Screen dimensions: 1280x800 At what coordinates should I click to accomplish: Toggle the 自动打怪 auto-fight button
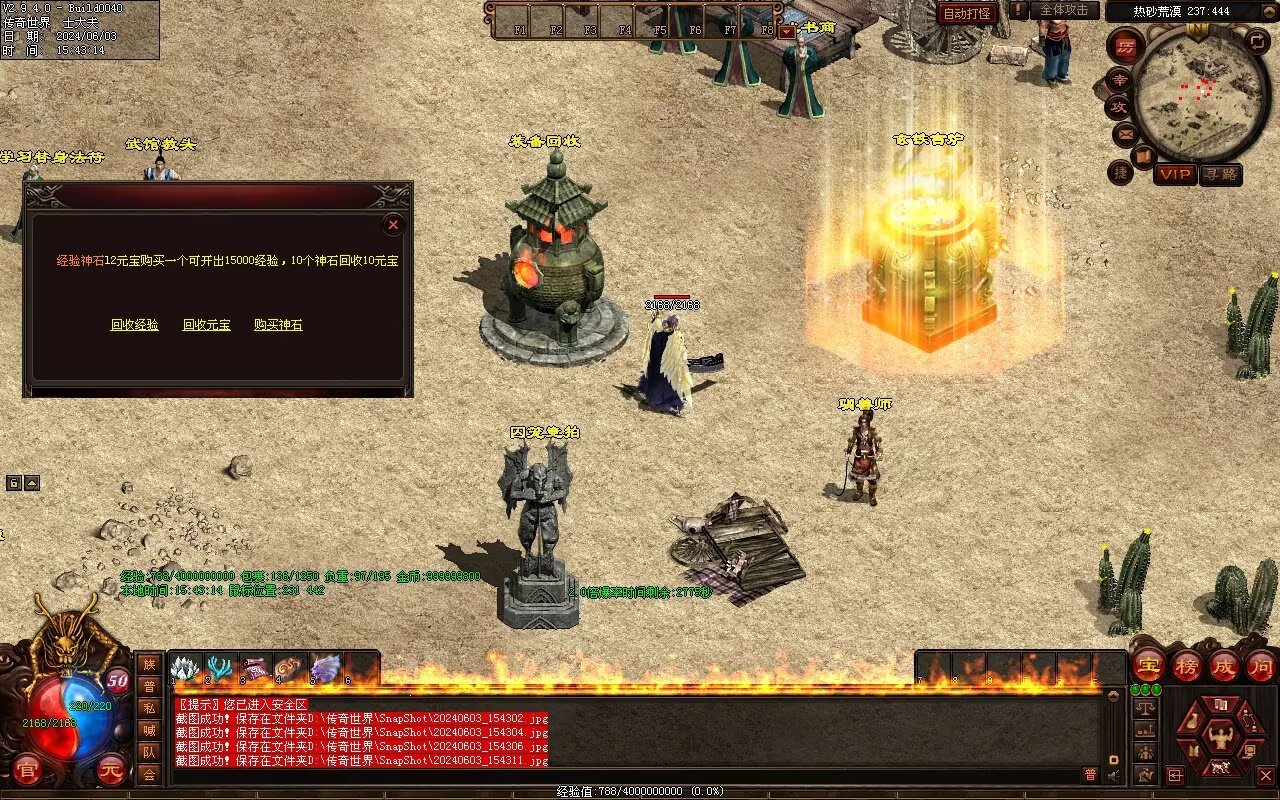pyautogui.click(x=967, y=13)
